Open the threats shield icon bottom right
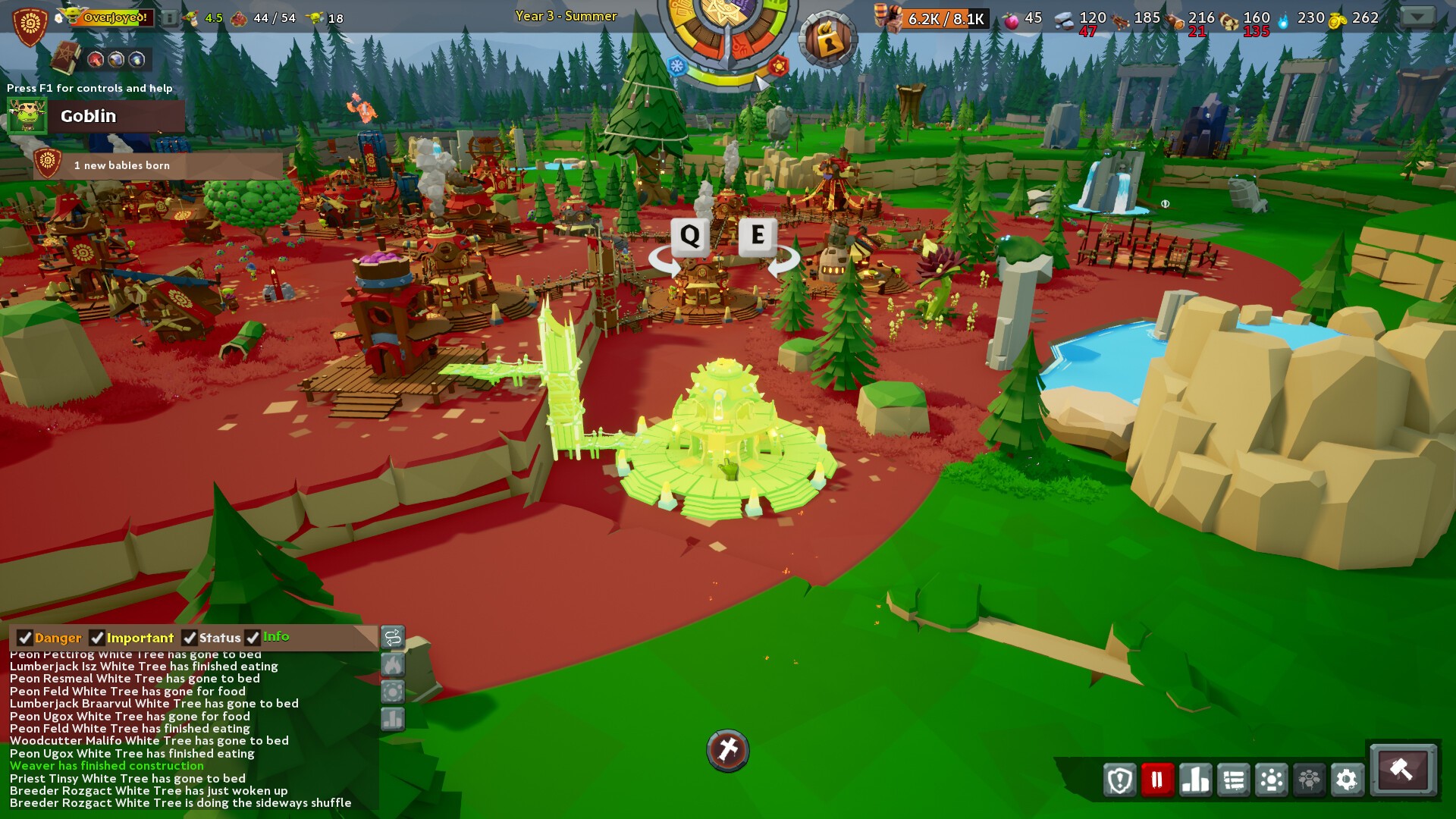1456x819 pixels. click(1120, 779)
